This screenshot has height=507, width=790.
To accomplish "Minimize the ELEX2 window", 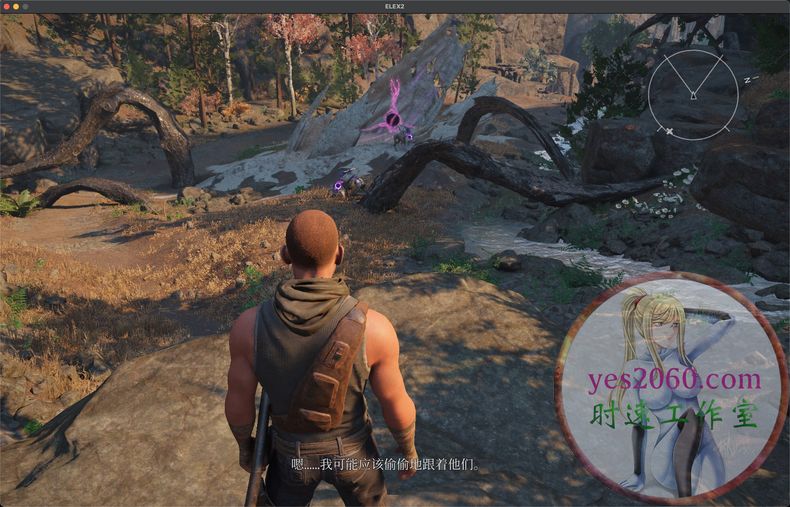I will point(16,6).
